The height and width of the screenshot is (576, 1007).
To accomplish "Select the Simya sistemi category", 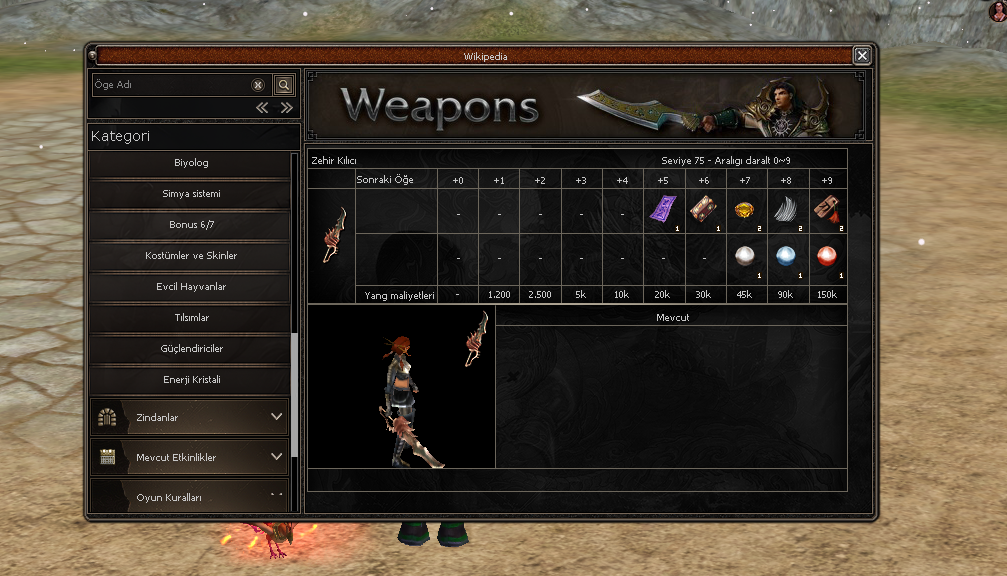I will (x=190, y=194).
